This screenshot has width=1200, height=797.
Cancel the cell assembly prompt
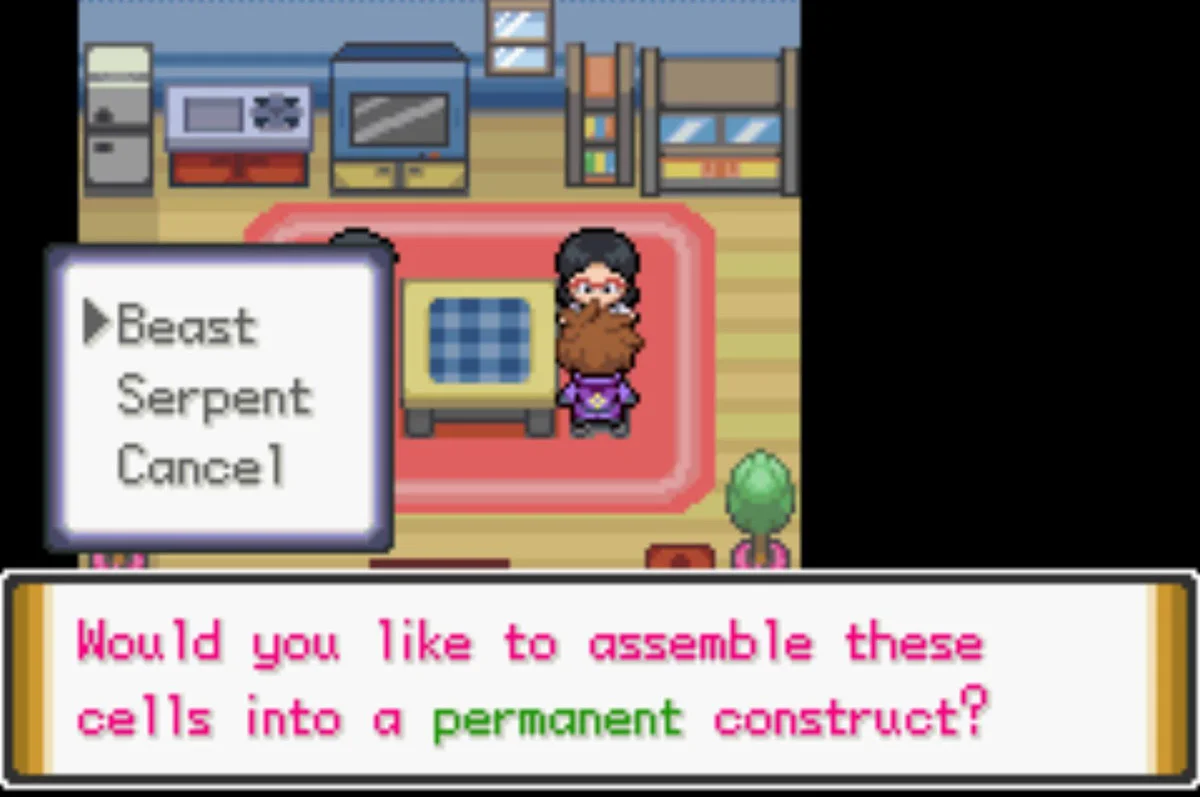[x=200, y=465]
